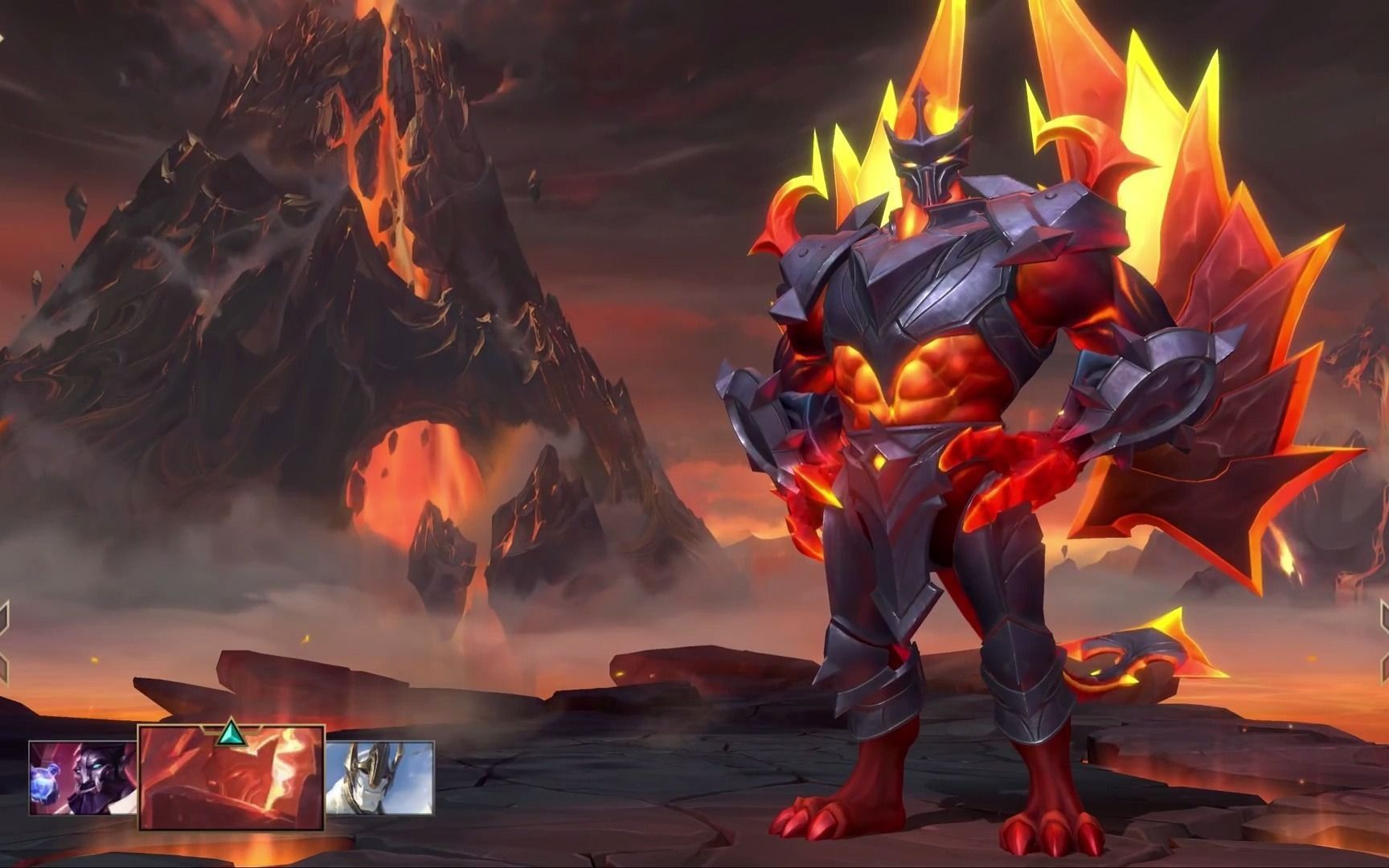Switch to the white and gold skin thumbnail
Image resolution: width=1389 pixels, height=868 pixels.
point(379,778)
